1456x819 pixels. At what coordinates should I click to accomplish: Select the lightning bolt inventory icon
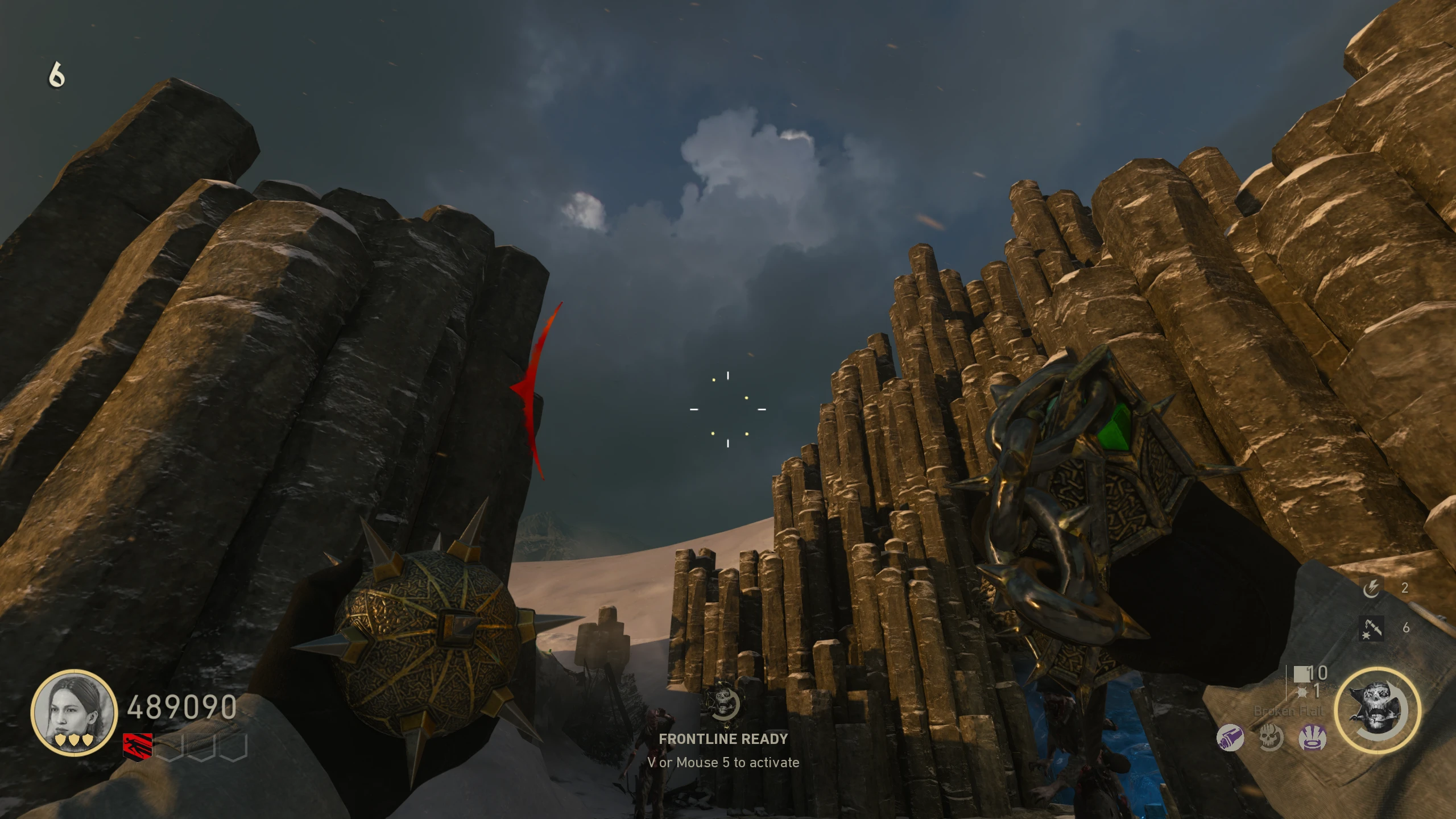click(1371, 588)
